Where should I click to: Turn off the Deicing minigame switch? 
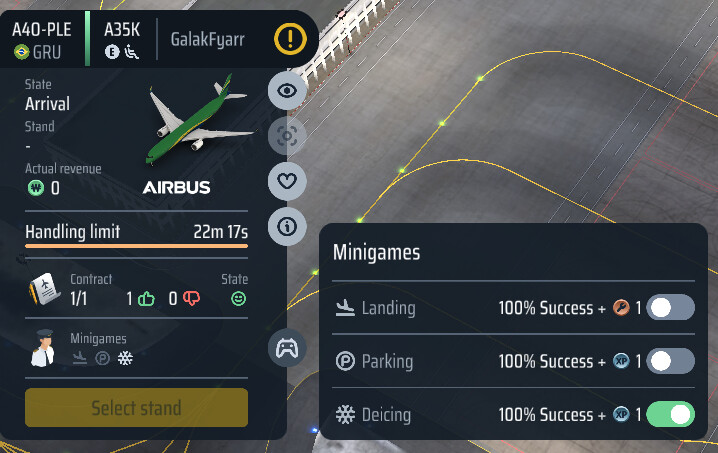coord(670,414)
